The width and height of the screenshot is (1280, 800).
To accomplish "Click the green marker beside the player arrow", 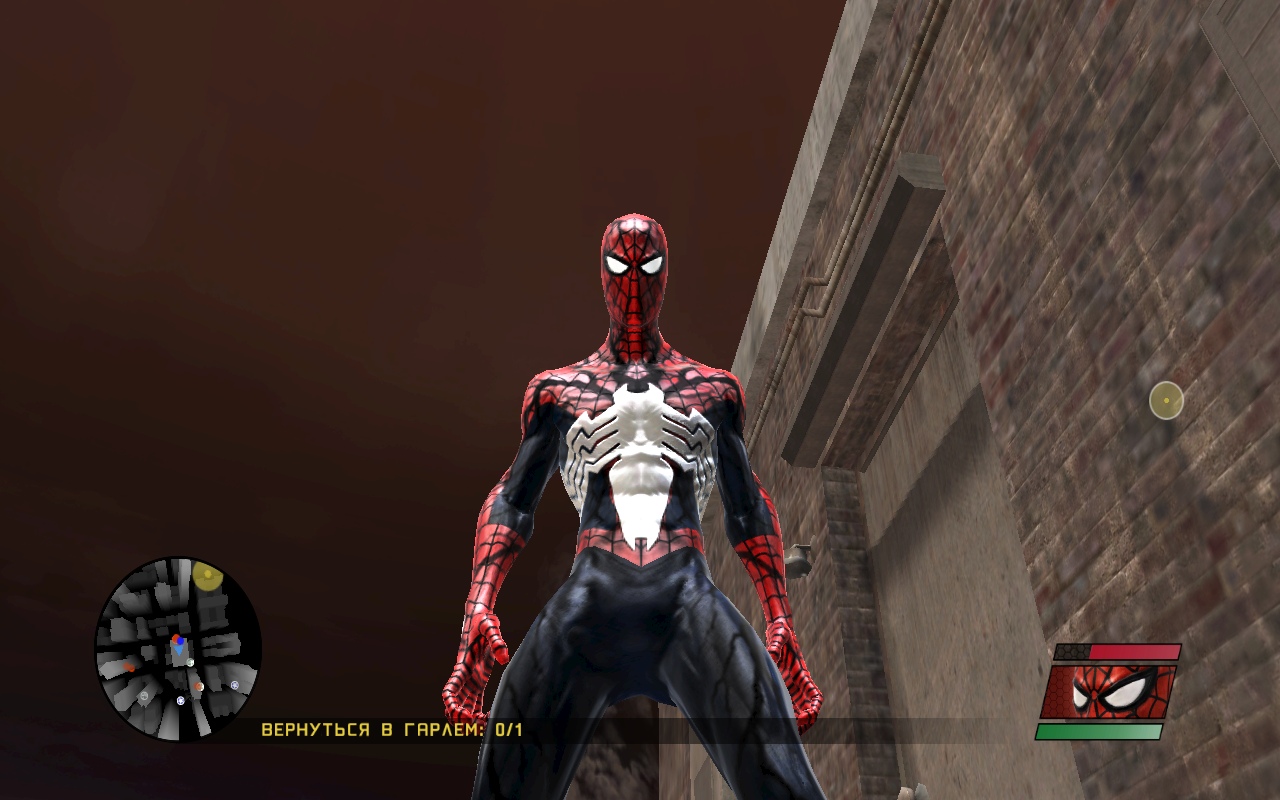I will [190, 662].
